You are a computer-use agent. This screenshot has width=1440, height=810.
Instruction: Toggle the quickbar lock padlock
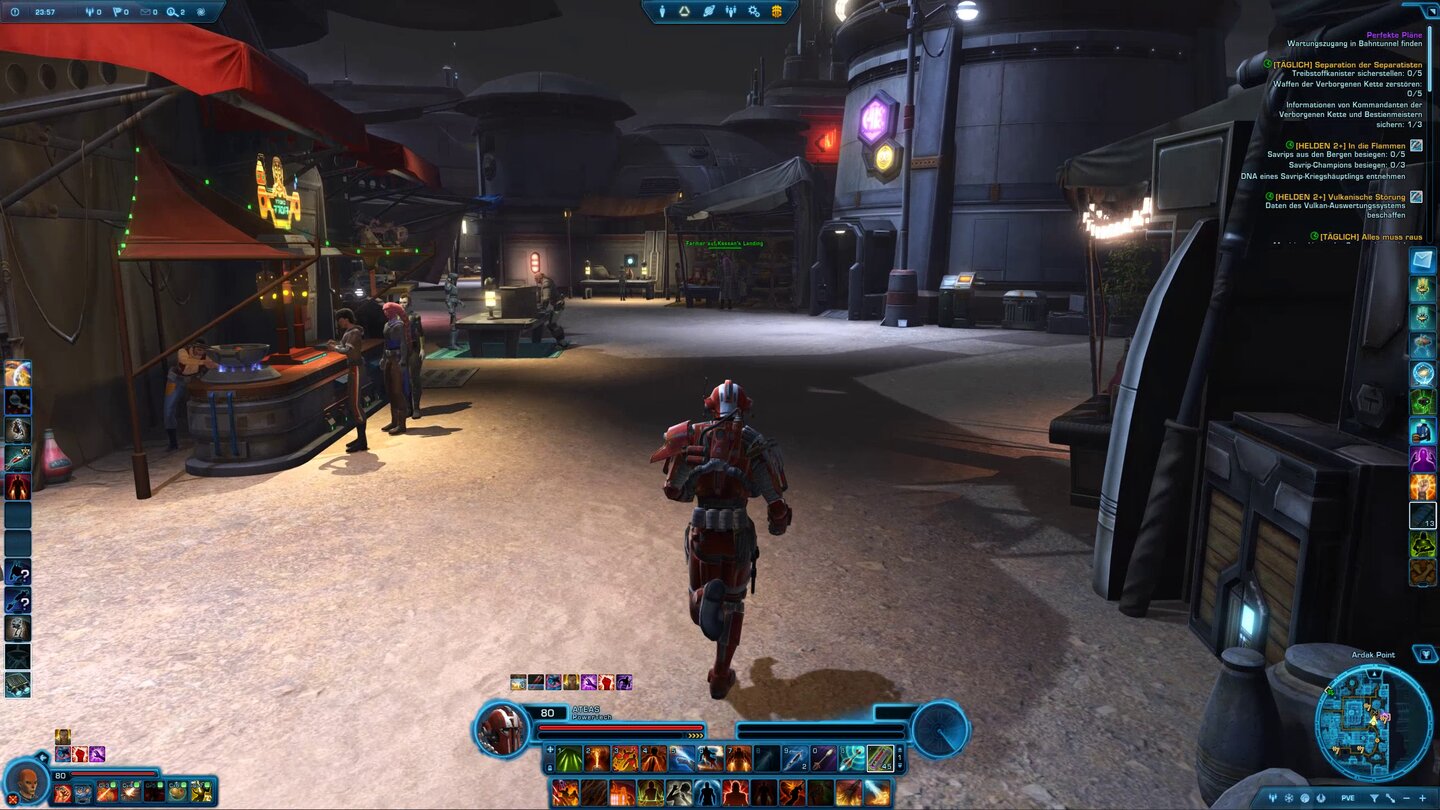point(549,768)
